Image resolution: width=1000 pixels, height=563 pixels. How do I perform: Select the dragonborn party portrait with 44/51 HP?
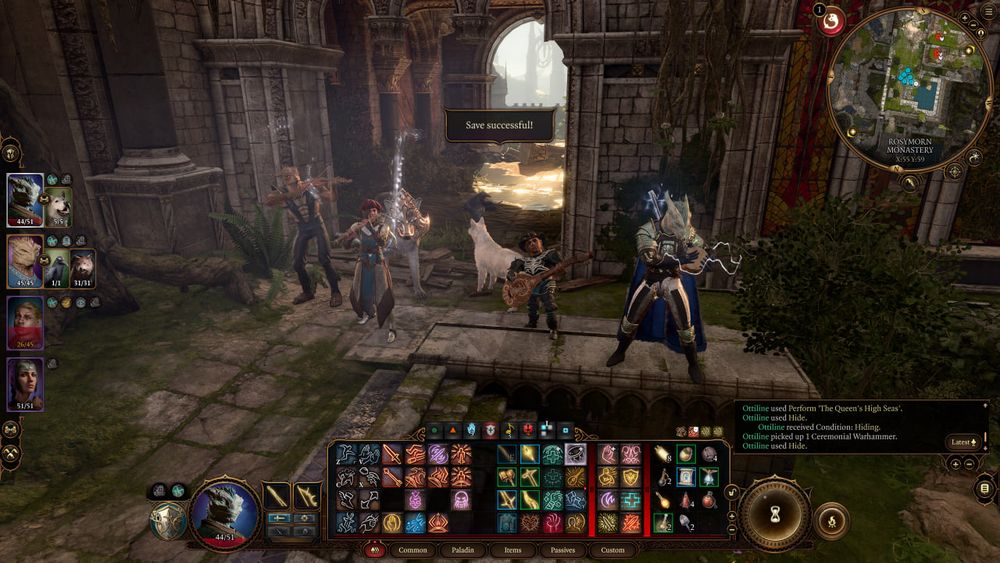pos(25,198)
